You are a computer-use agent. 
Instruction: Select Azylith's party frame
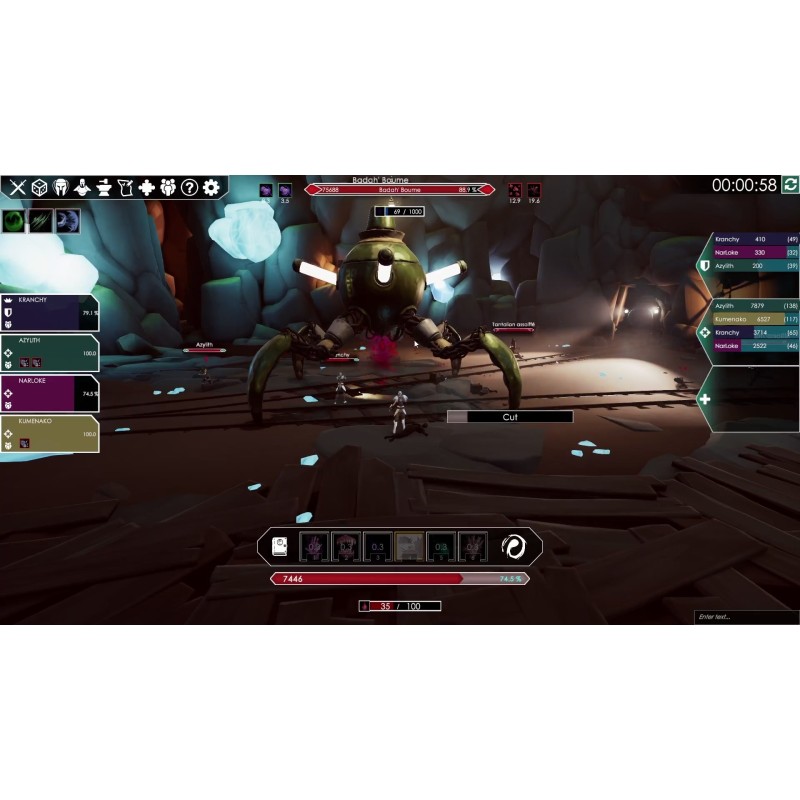point(50,352)
